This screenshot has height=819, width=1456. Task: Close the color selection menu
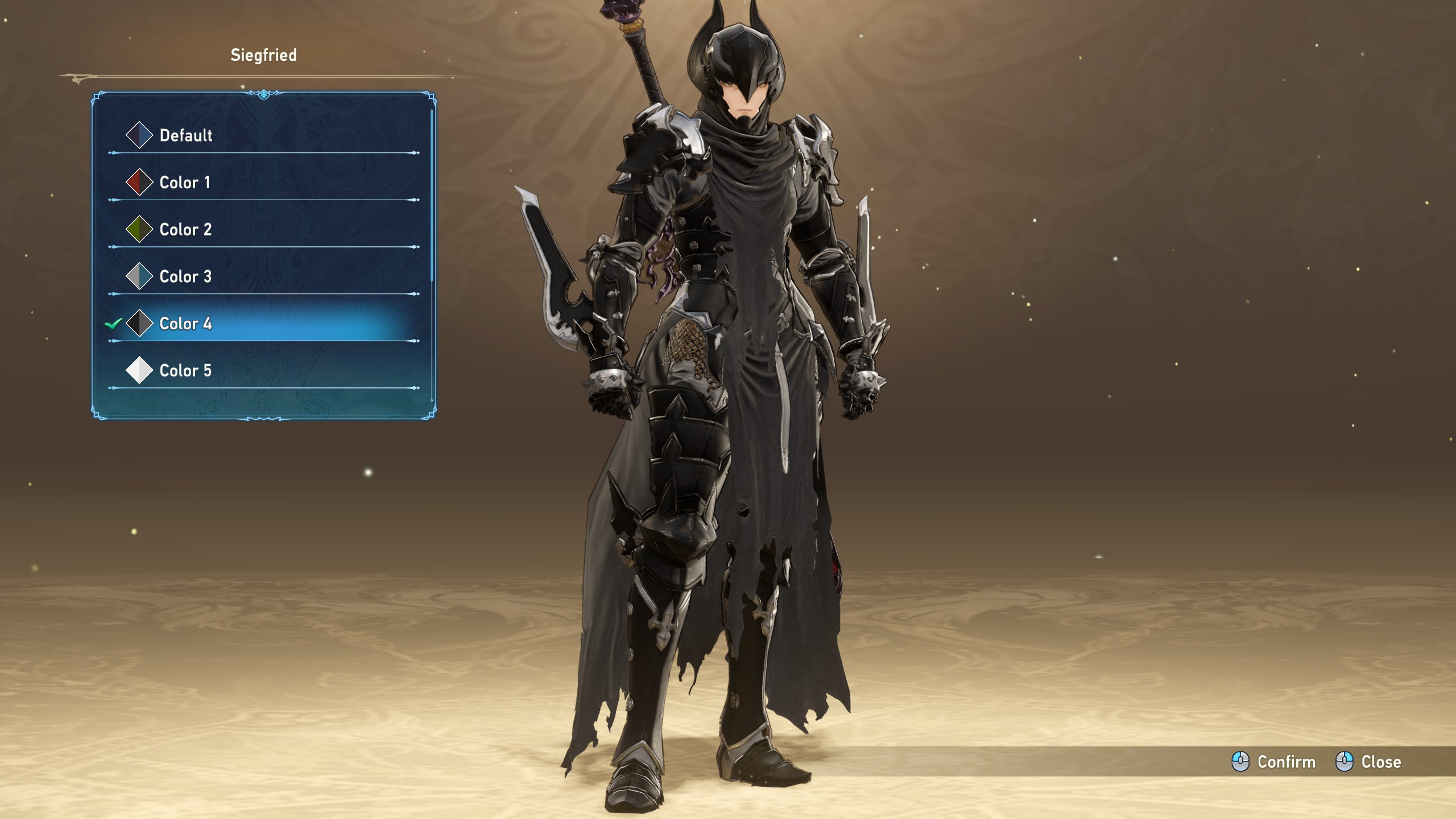coord(1368,762)
